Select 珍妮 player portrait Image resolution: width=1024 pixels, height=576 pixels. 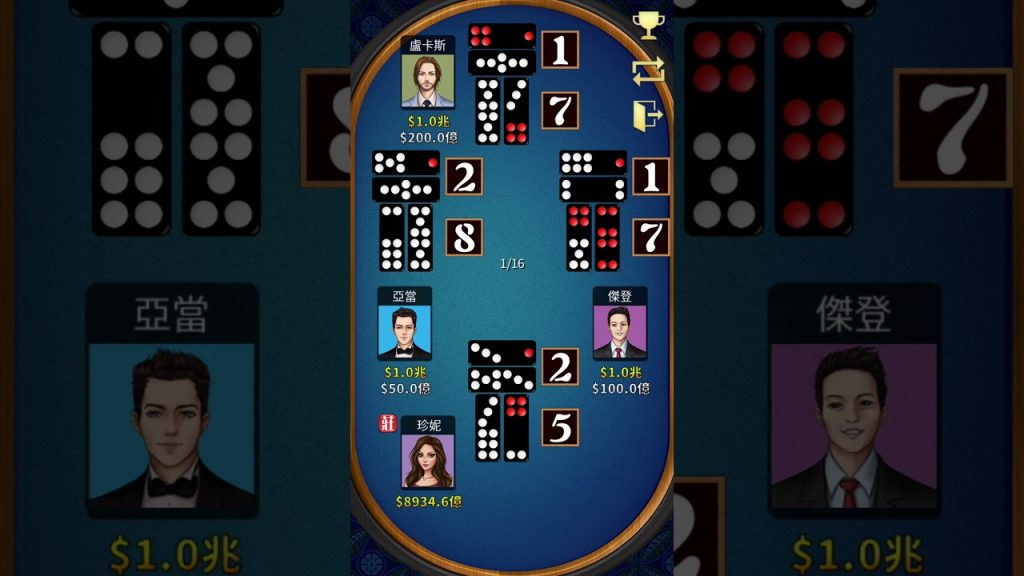[x=427, y=461]
